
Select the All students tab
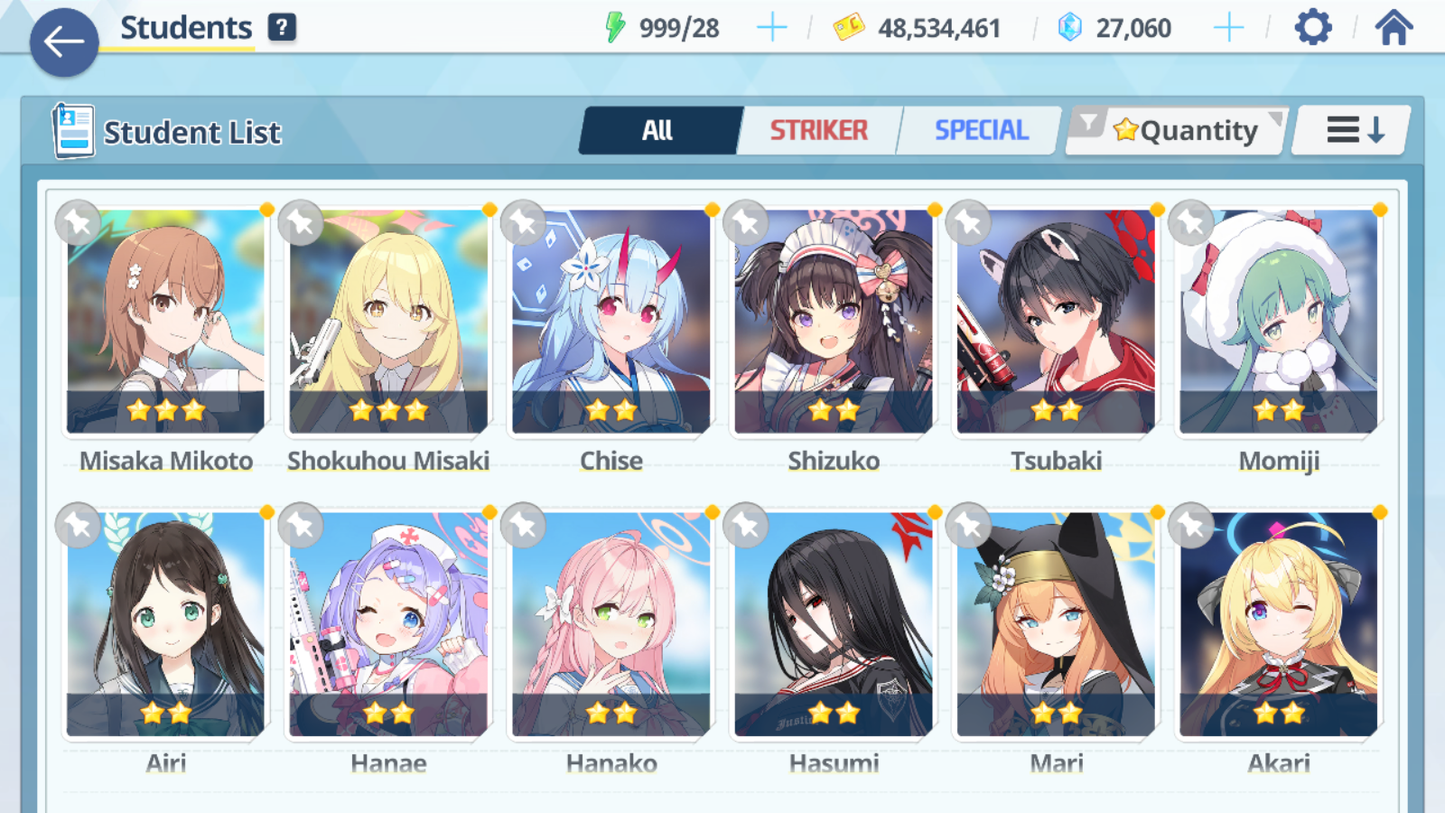(658, 130)
